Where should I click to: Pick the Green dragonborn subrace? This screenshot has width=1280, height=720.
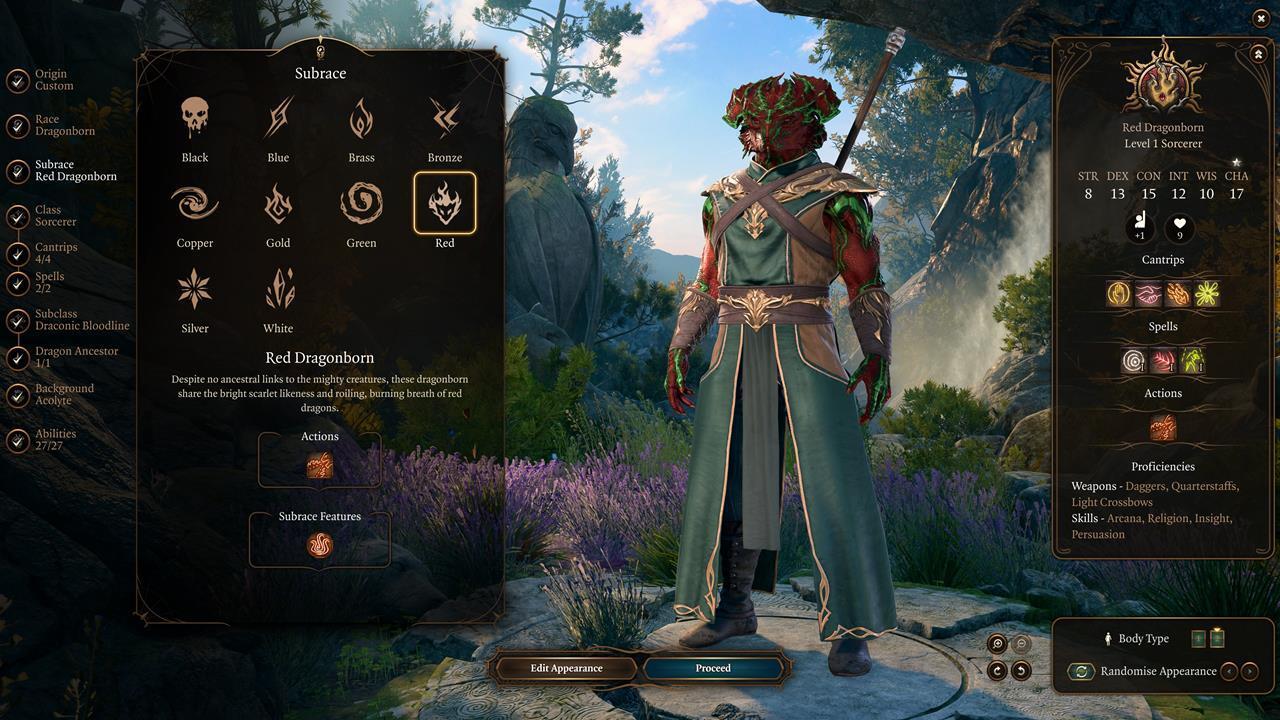(361, 204)
